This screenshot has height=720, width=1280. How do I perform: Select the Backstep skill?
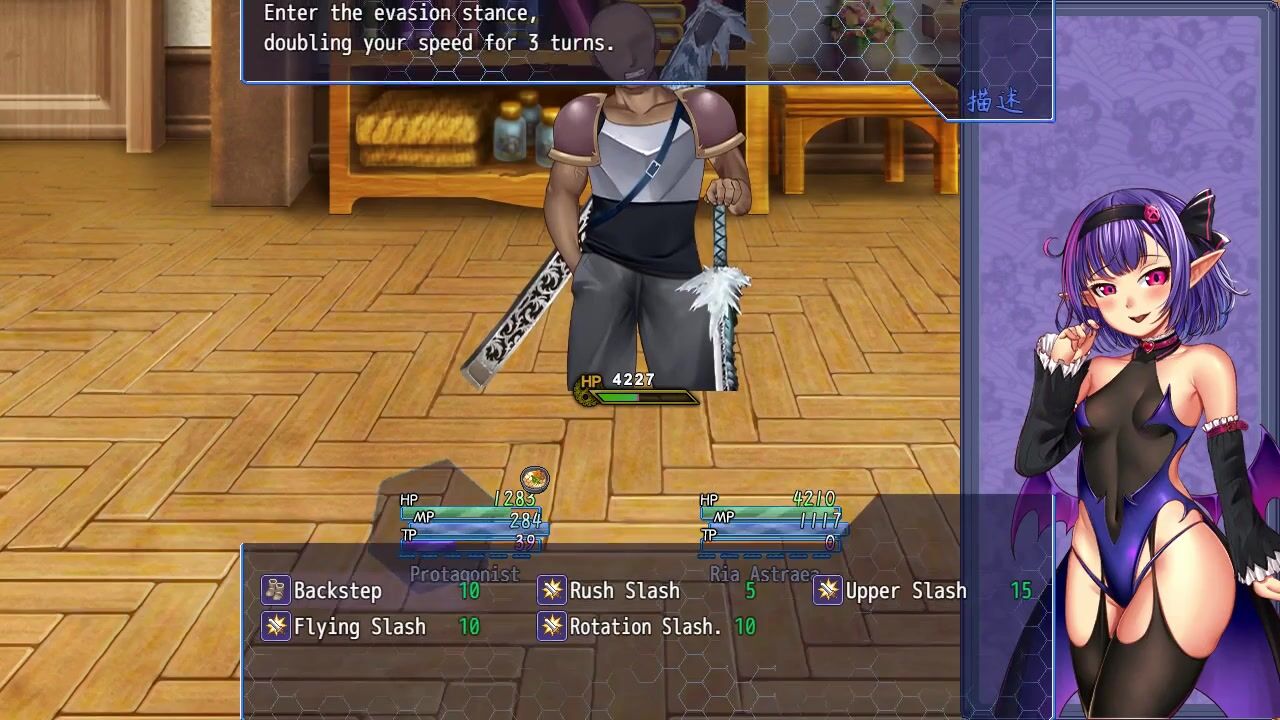pos(337,591)
